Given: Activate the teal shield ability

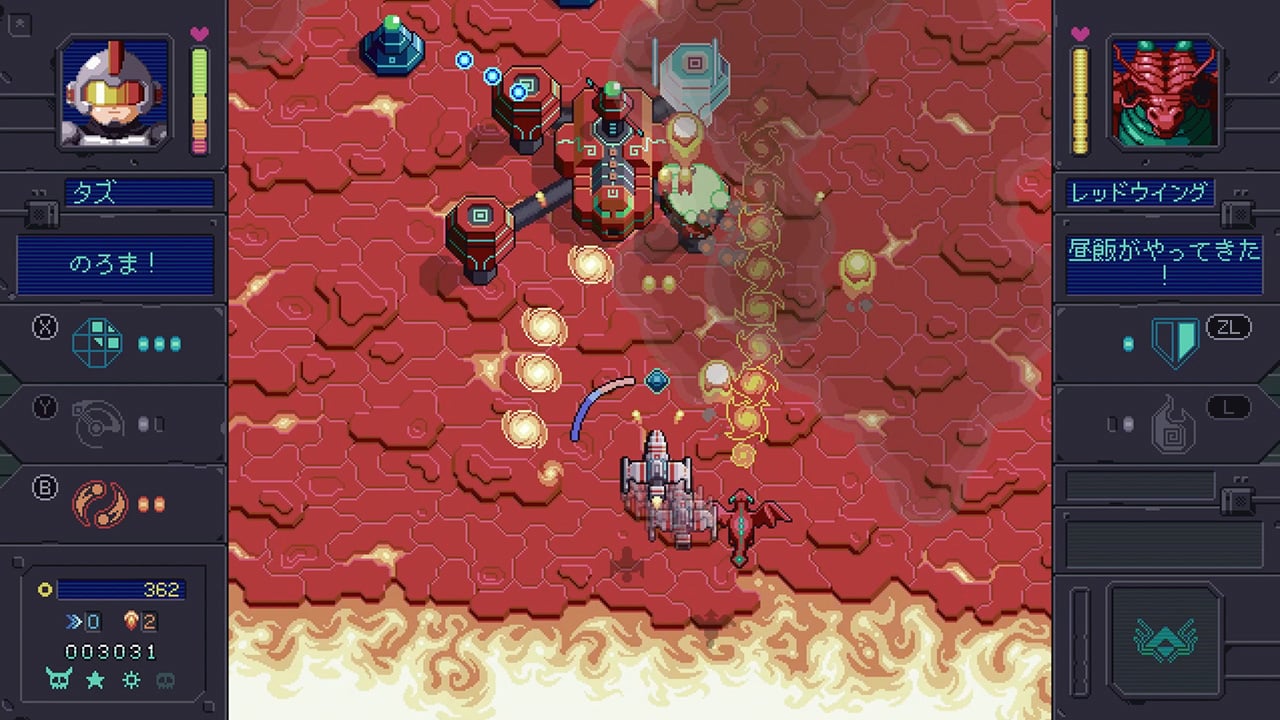Looking at the screenshot, I should coord(1174,343).
